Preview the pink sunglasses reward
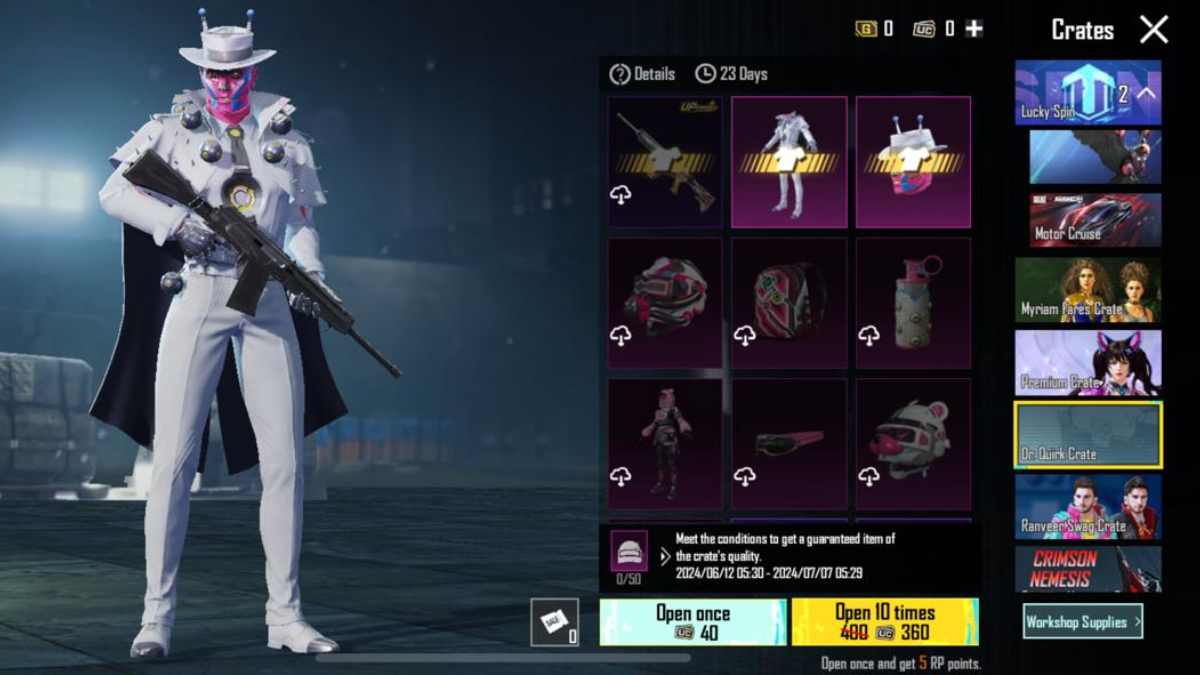The height and width of the screenshot is (675, 1200). (789, 444)
